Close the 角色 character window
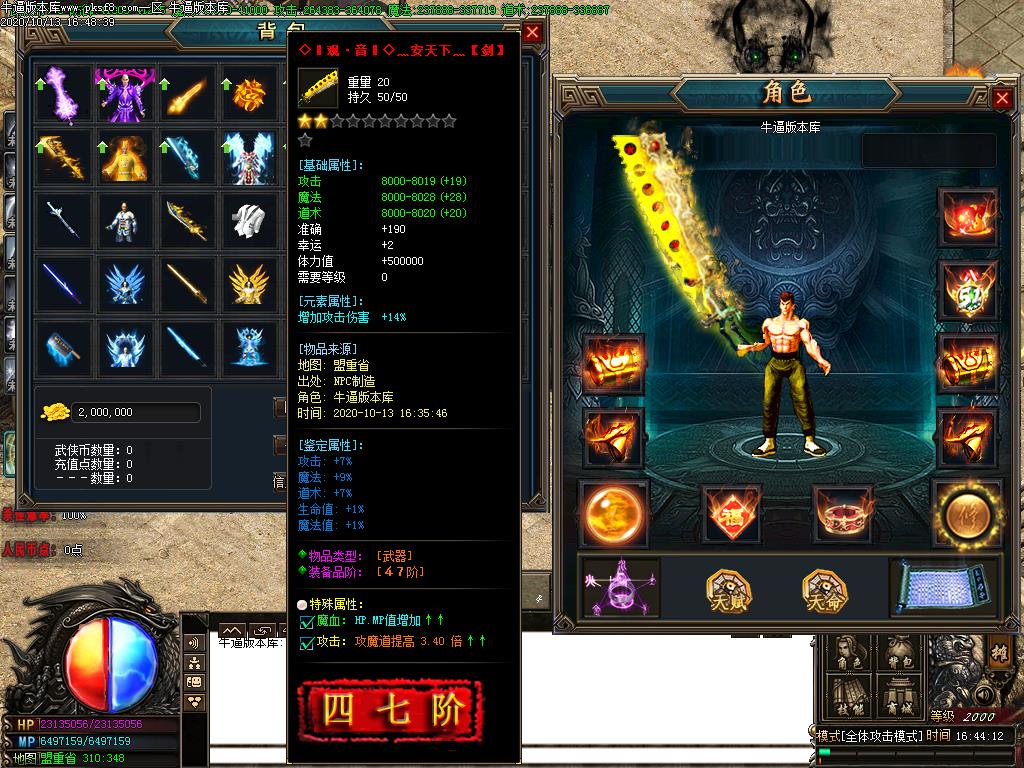 (x=1002, y=98)
